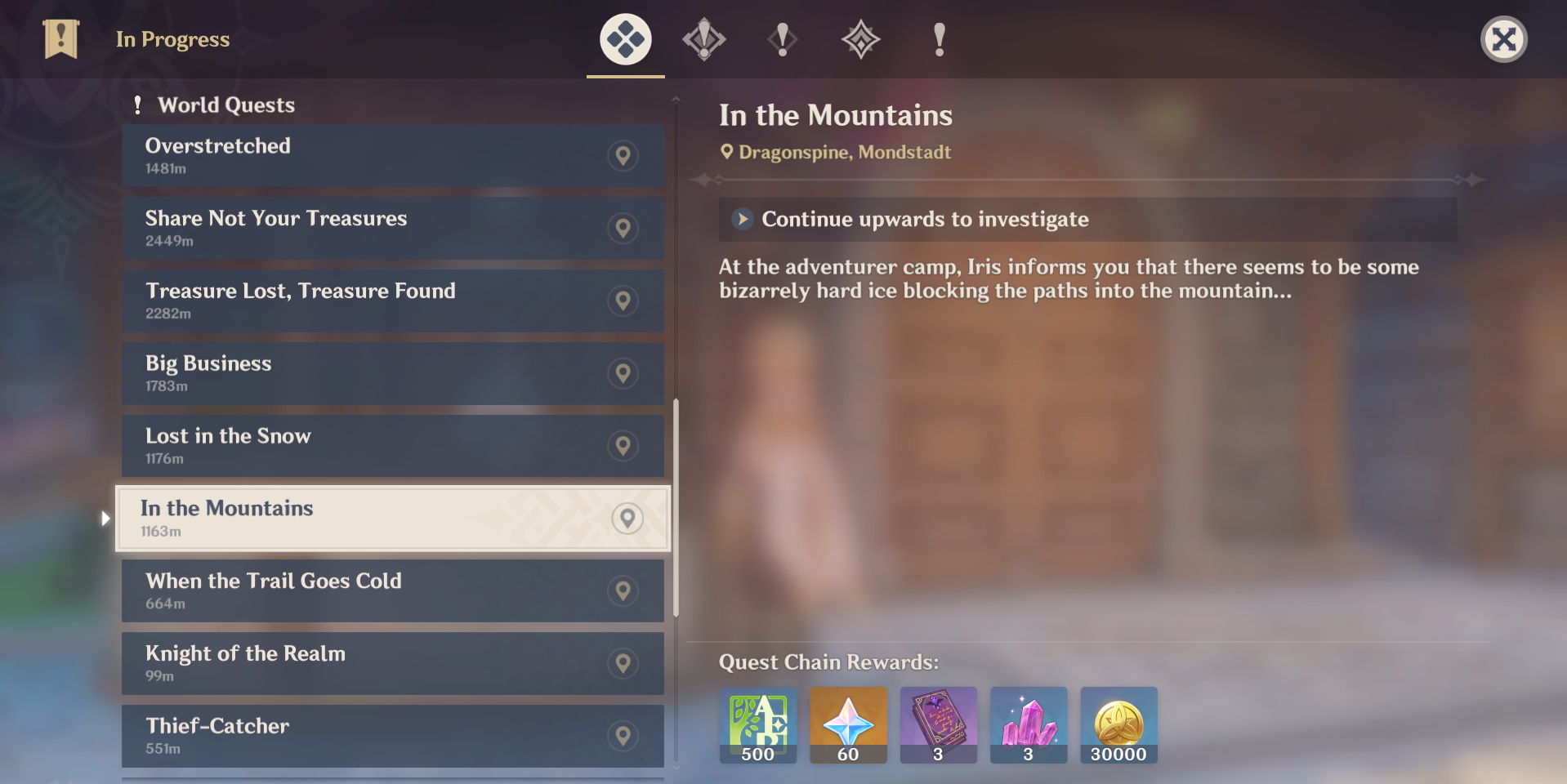This screenshot has width=1567, height=784.
Task: Track Knight of the Realm with its pin icon
Action: [623, 663]
